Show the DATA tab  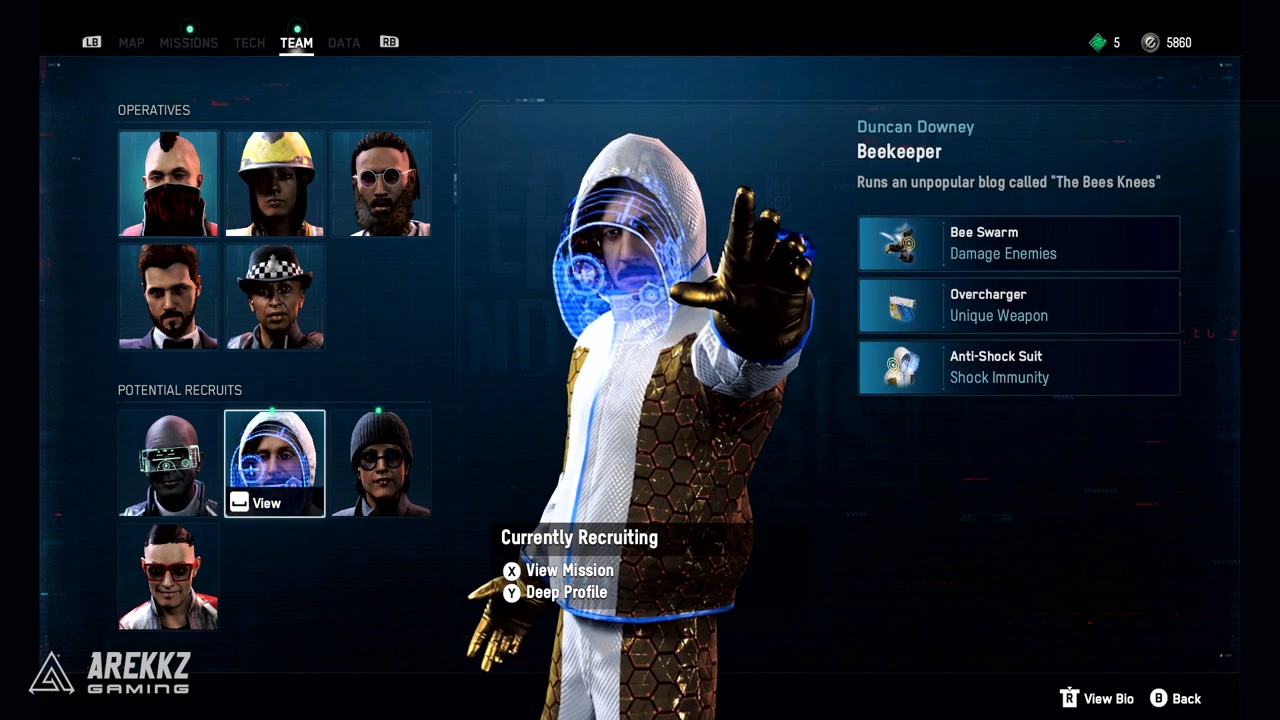[x=344, y=43]
